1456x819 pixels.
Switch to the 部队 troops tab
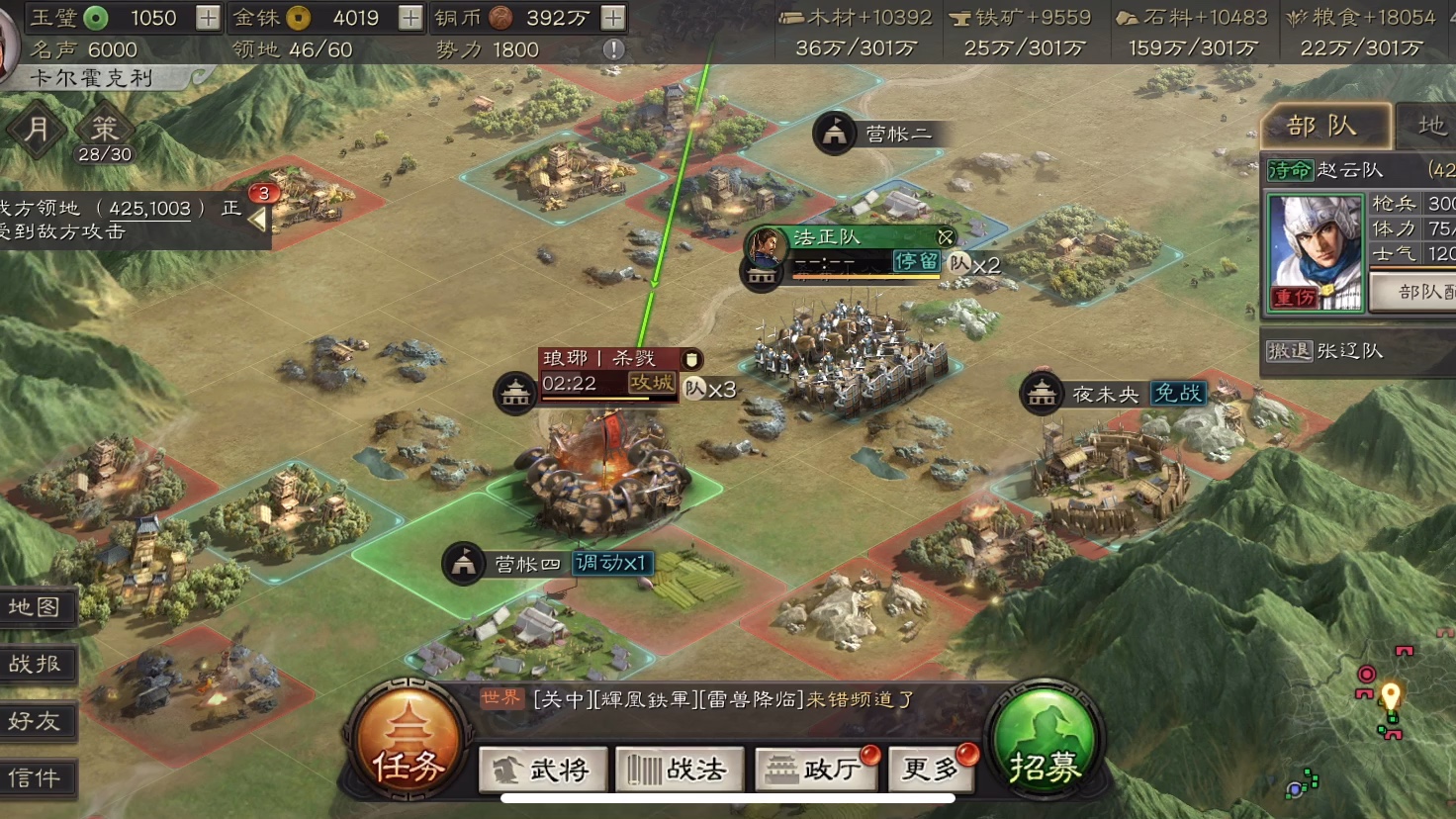click(x=1322, y=126)
